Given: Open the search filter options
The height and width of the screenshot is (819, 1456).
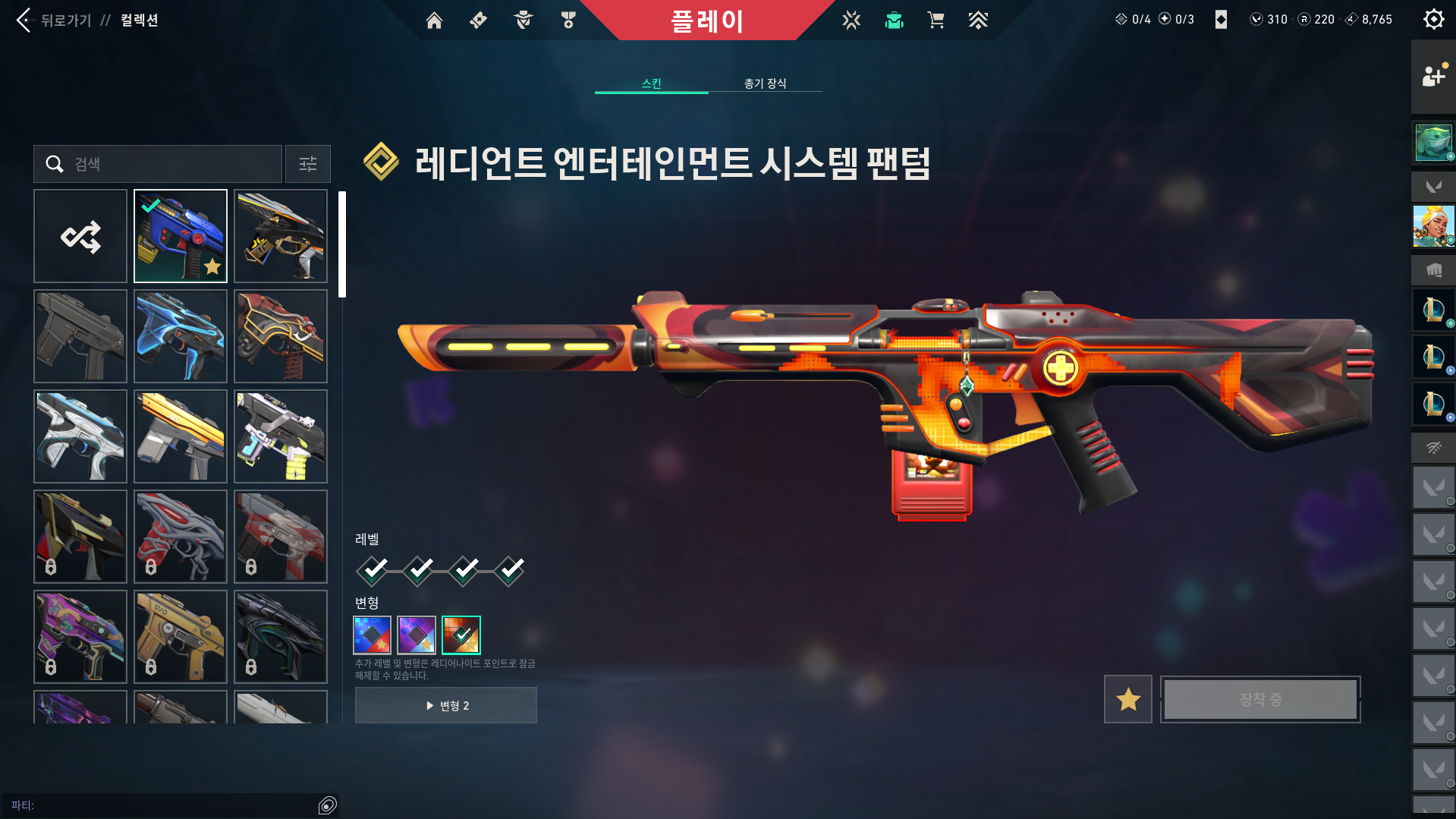Looking at the screenshot, I should pyautogui.click(x=307, y=164).
